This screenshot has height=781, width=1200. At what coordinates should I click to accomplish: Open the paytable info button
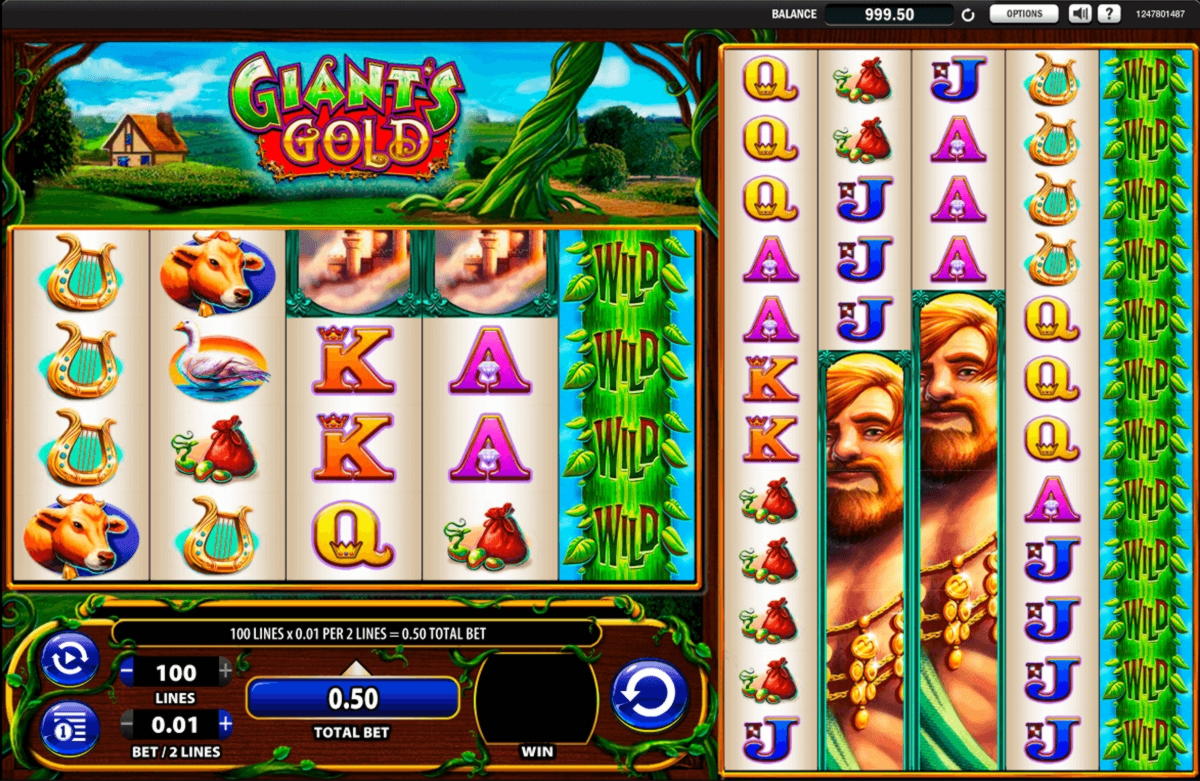(69, 729)
